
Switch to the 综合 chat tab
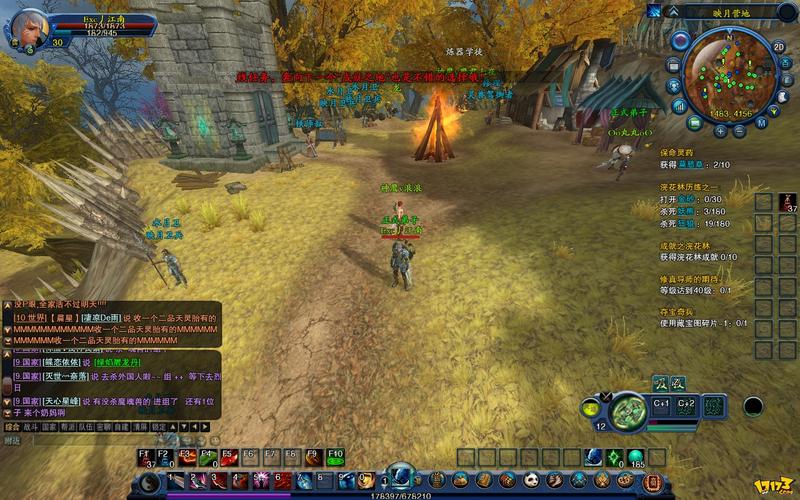(x=12, y=426)
